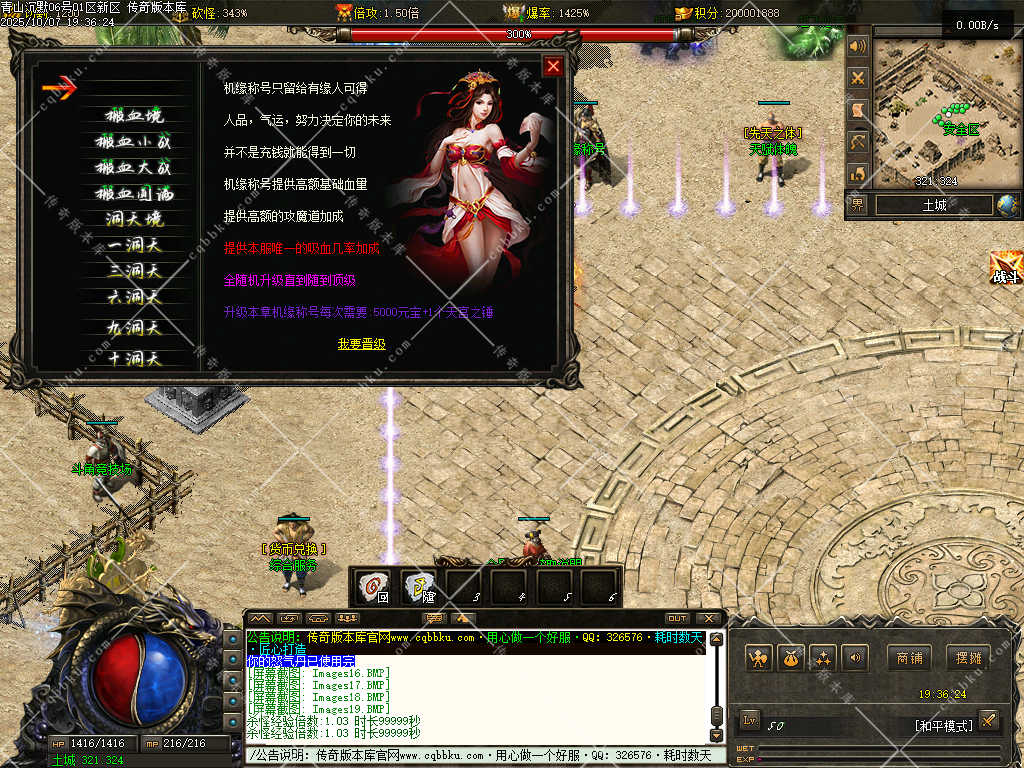Toggle the 和平模式 attack mode sword button
1024x768 pixels.
[988, 719]
